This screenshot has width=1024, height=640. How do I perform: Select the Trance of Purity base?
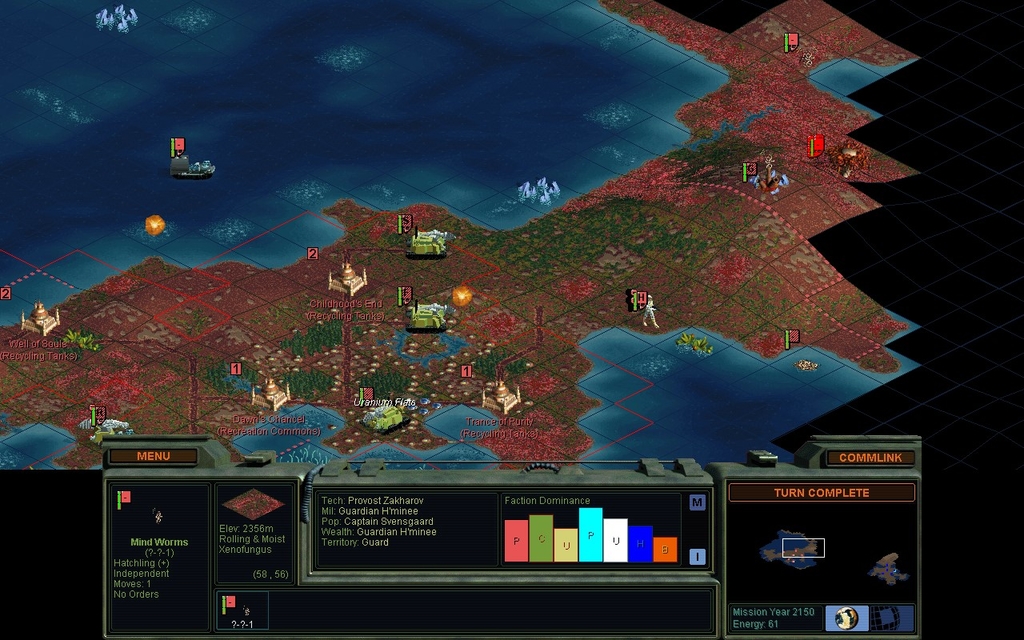tap(500, 396)
